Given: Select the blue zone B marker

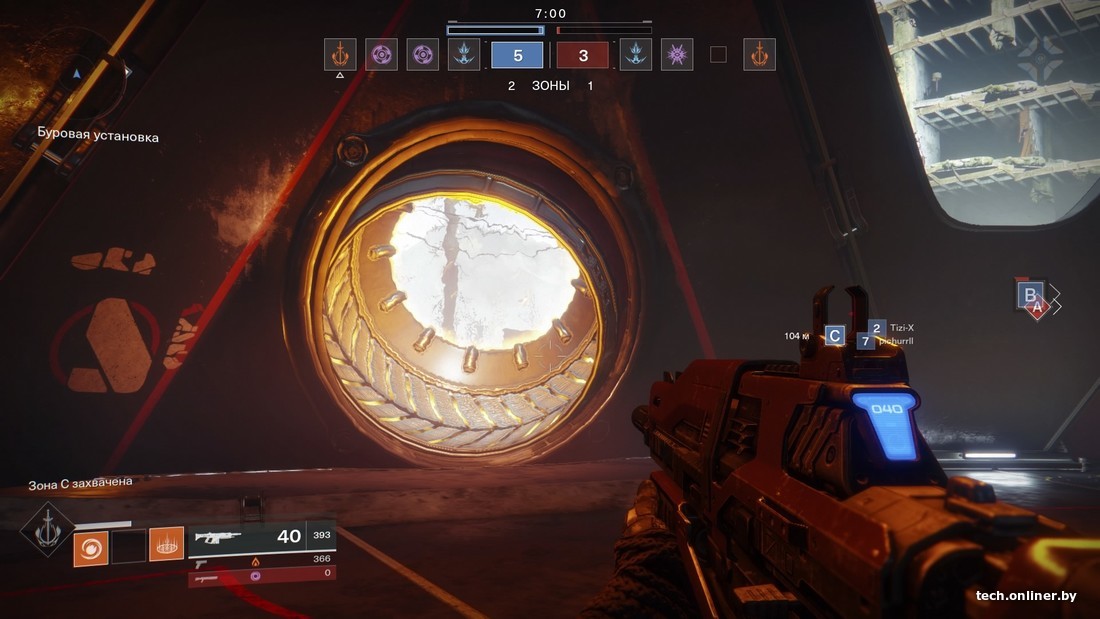Looking at the screenshot, I should [1028, 294].
